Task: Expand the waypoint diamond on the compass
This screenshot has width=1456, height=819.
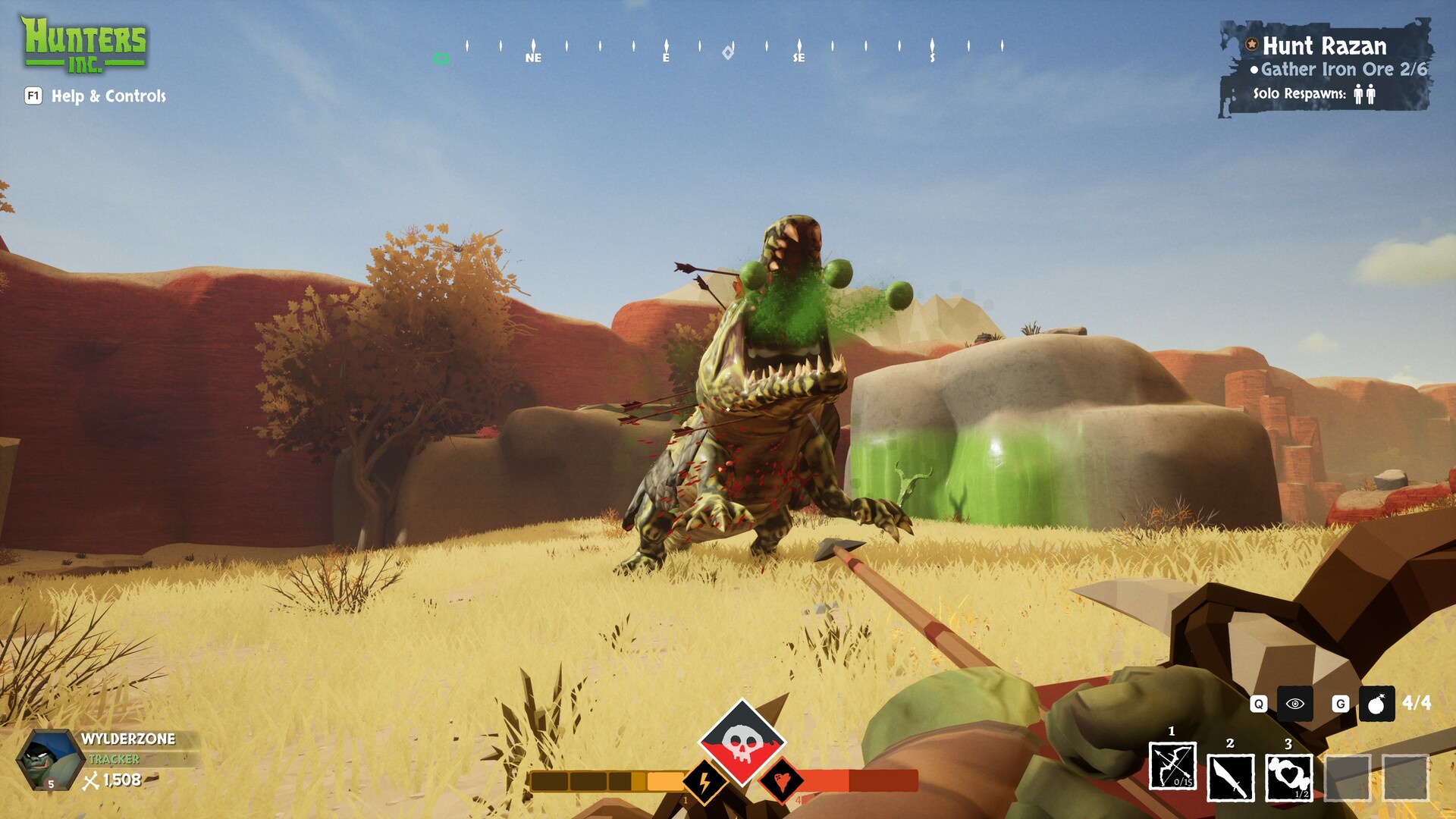Action: (x=727, y=51)
